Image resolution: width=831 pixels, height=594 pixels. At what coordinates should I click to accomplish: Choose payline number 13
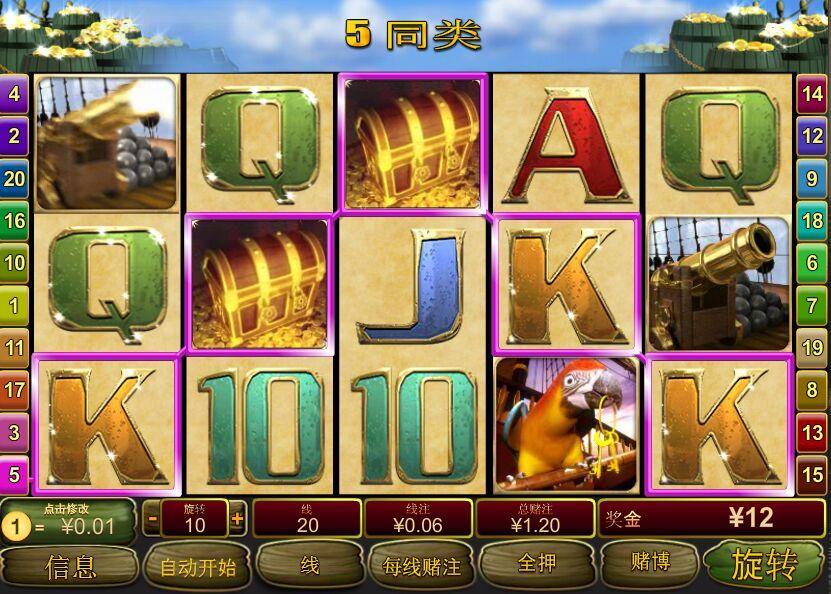814,432
